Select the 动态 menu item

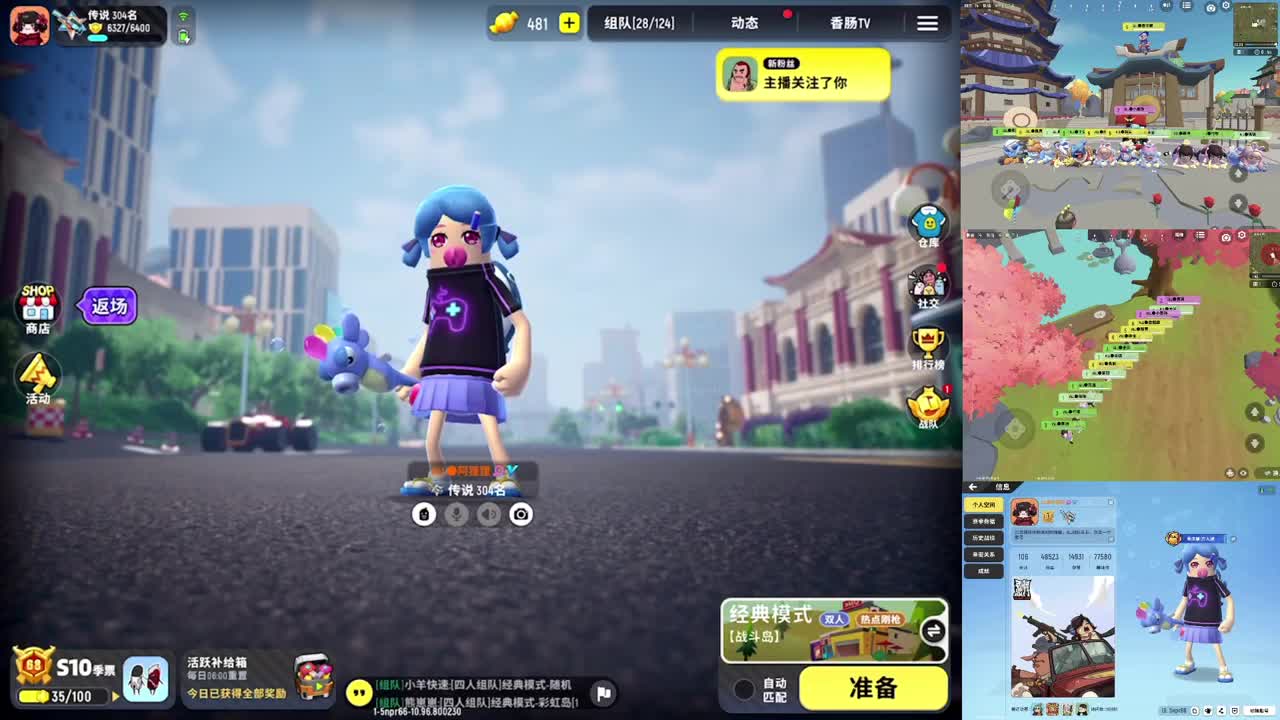coord(744,23)
